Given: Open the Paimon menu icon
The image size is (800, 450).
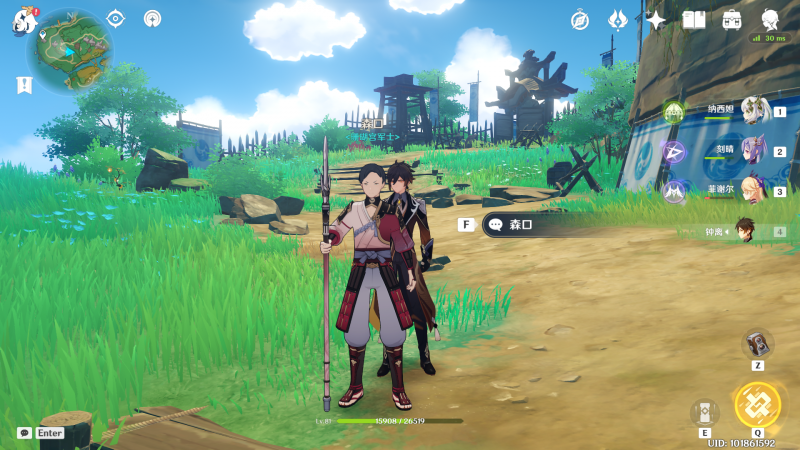Looking at the screenshot, I should pyautogui.click(x=25, y=20).
